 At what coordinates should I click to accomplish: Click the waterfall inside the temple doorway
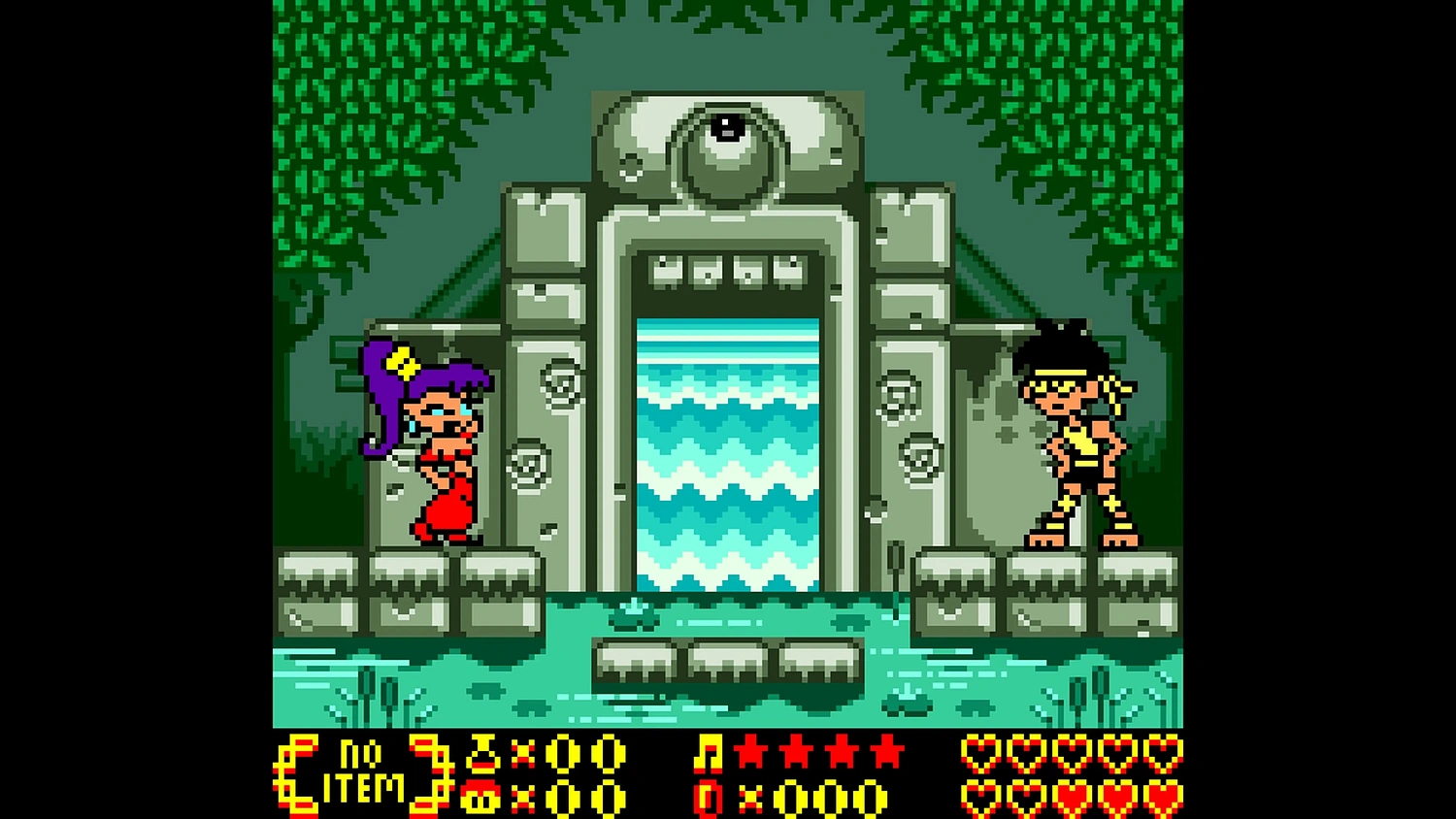tap(726, 446)
